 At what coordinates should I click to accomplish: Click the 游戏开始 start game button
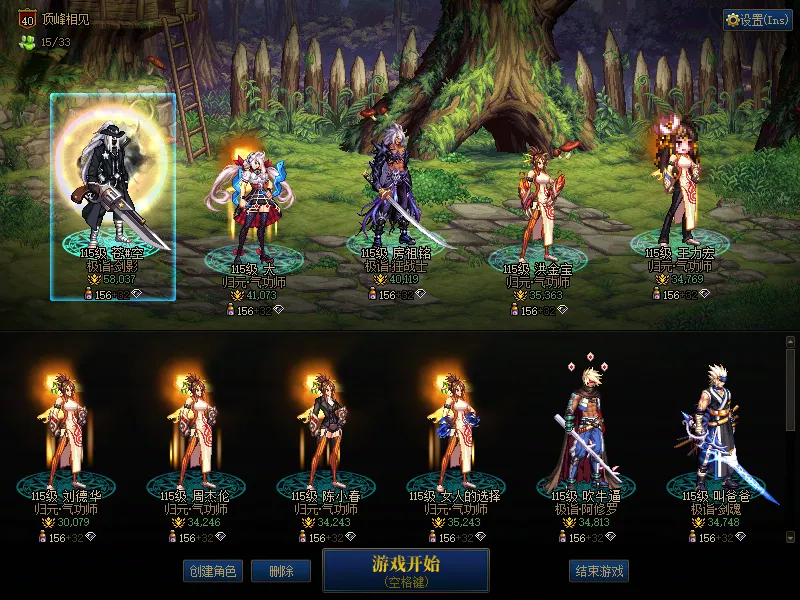click(x=405, y=569)
